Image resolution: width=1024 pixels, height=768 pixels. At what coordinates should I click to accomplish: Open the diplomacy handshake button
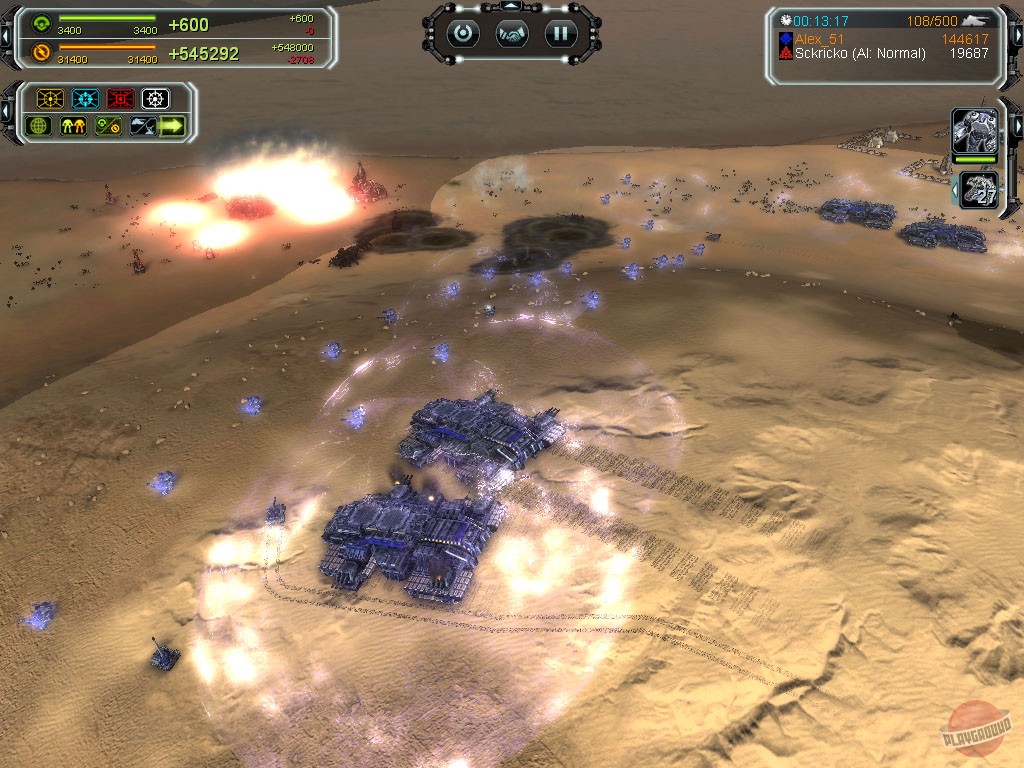(512, 33)
